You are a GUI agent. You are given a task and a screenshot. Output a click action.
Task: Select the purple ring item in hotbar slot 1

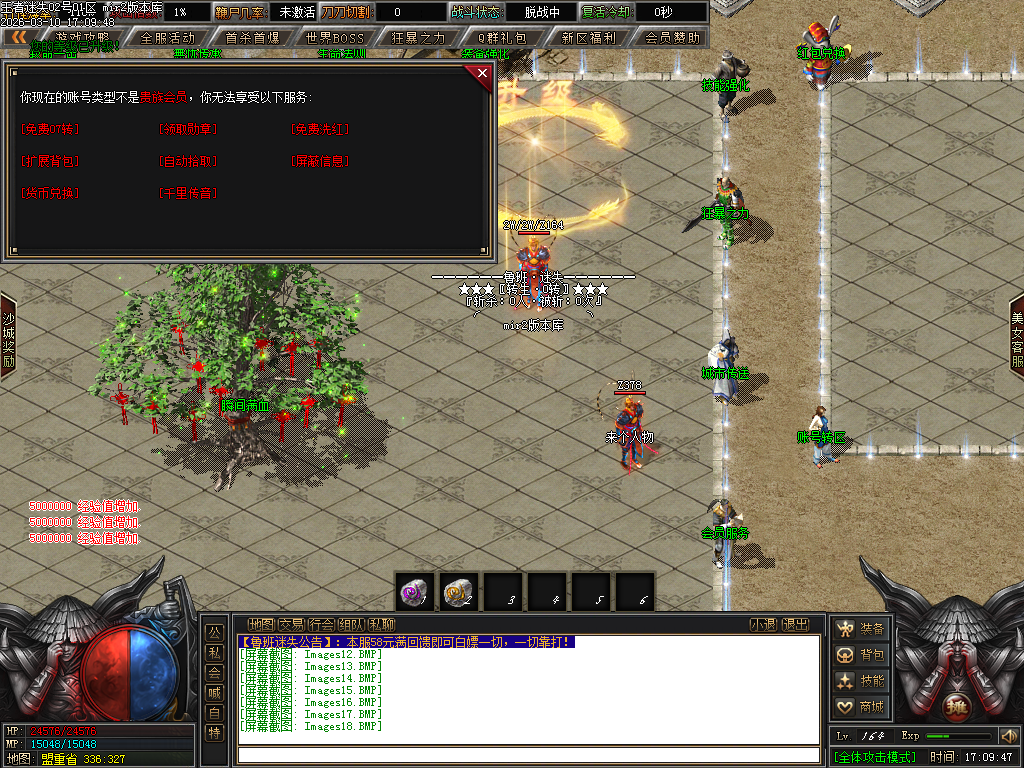[415, 592]
